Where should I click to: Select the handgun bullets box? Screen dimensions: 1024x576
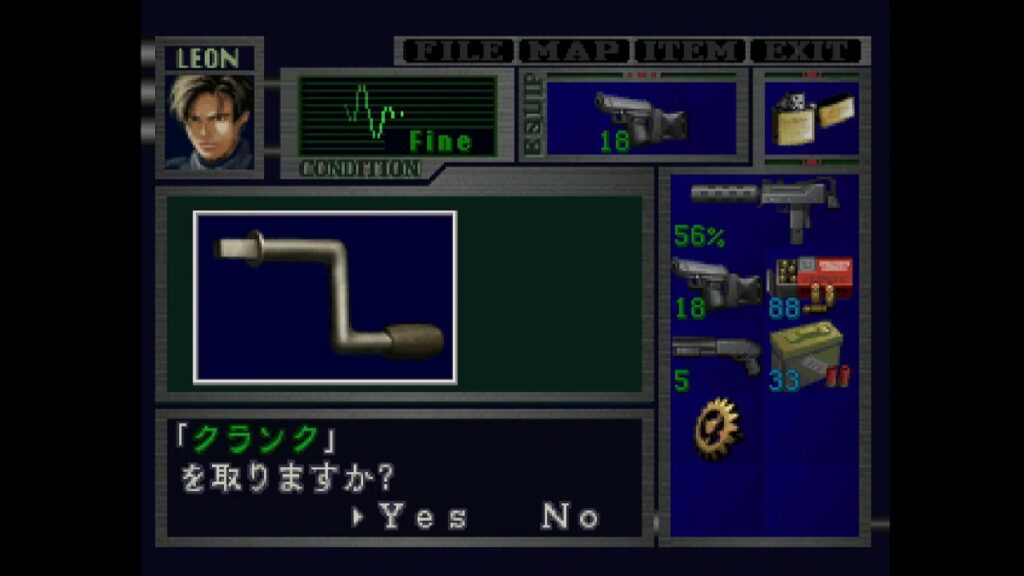point(810,286)
